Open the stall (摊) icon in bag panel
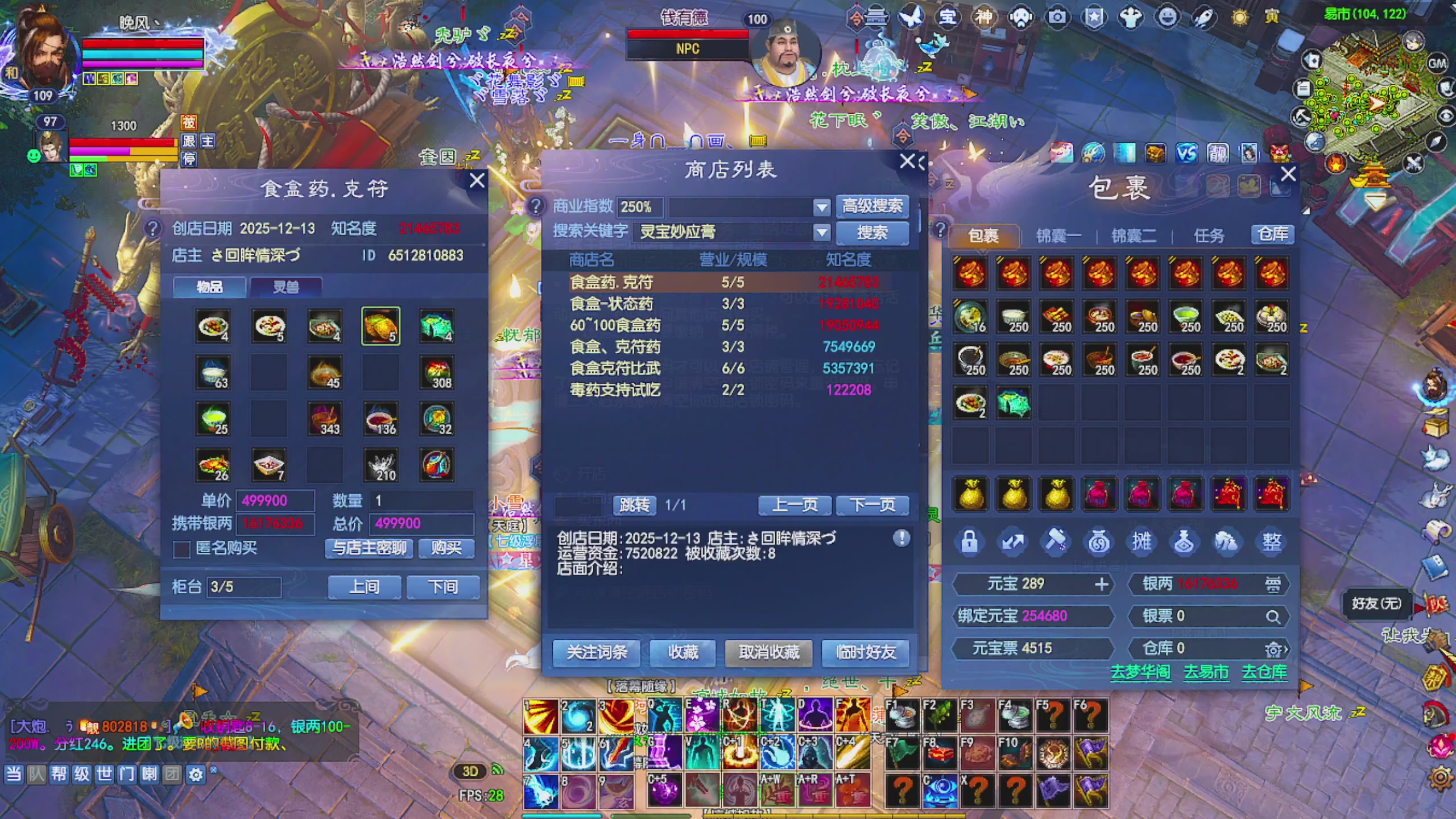 [1142, 541]
